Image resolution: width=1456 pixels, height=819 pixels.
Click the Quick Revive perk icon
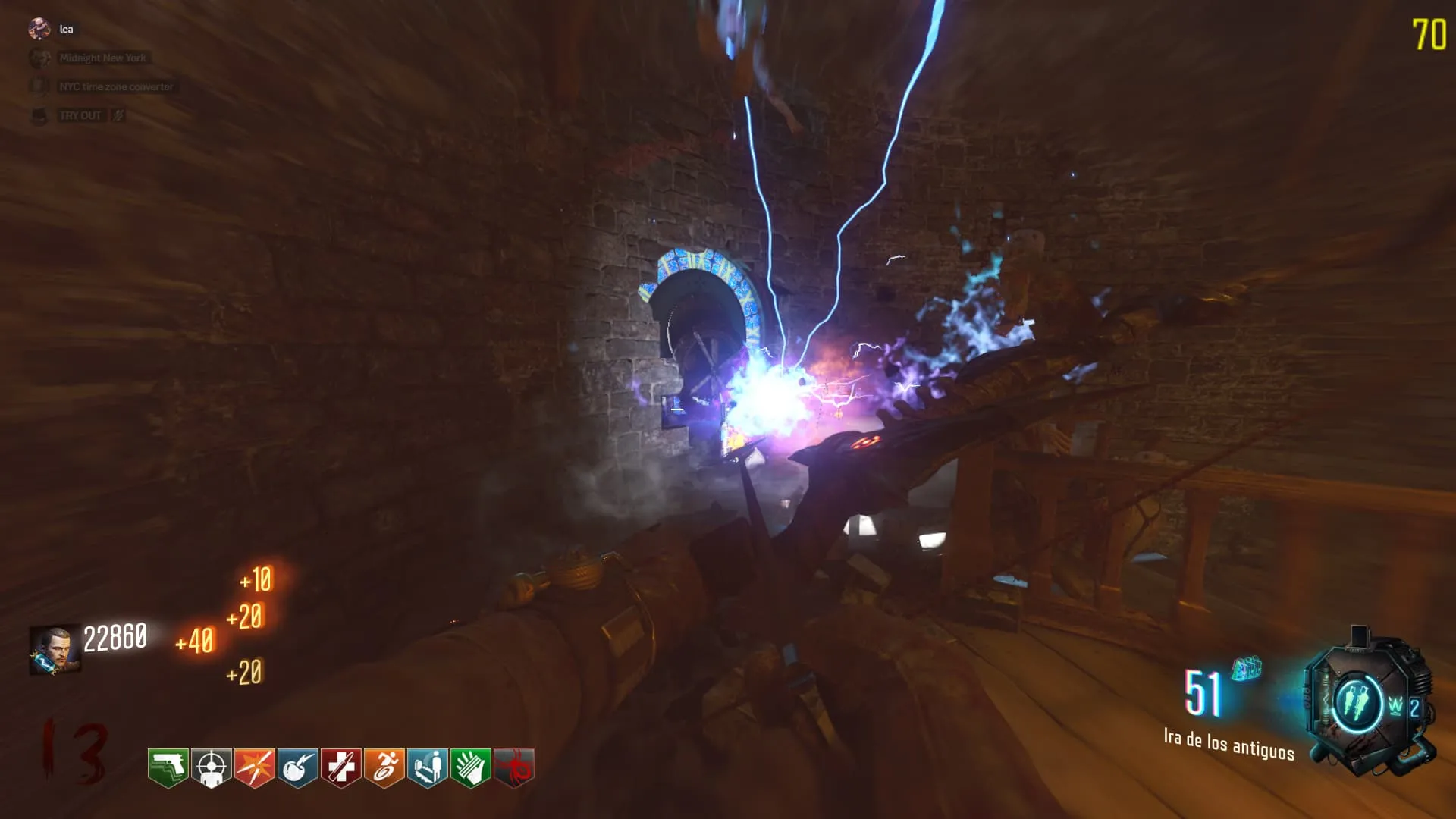click(427, 767)
